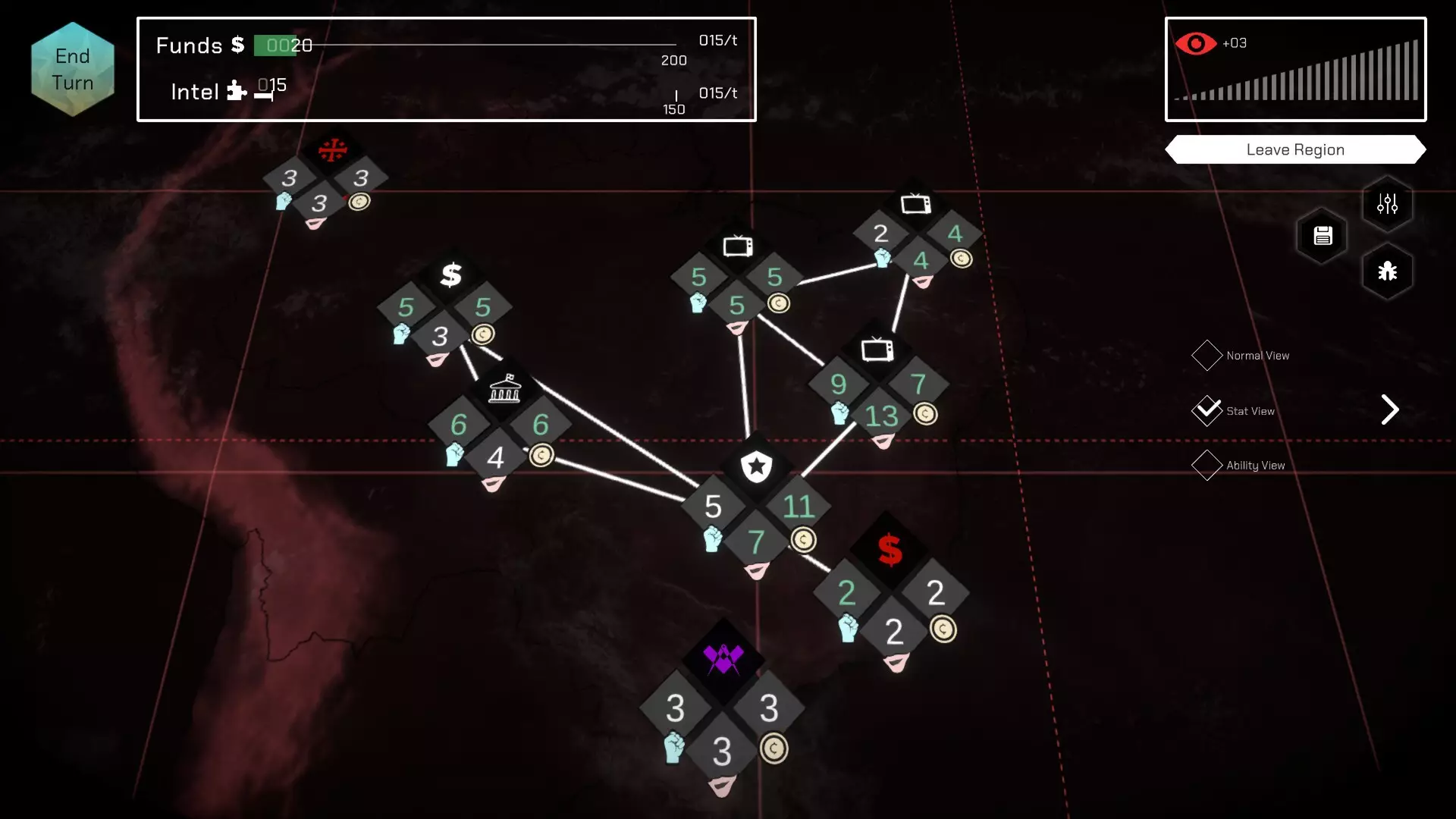
Task: Enable Normal View
Action: point(1208,355)
